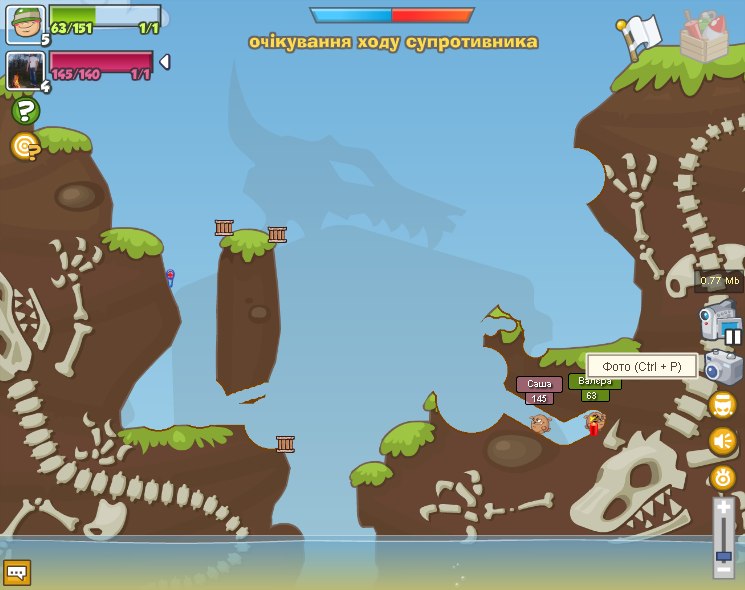Toggle the sound speaker button

click(722, 441)
